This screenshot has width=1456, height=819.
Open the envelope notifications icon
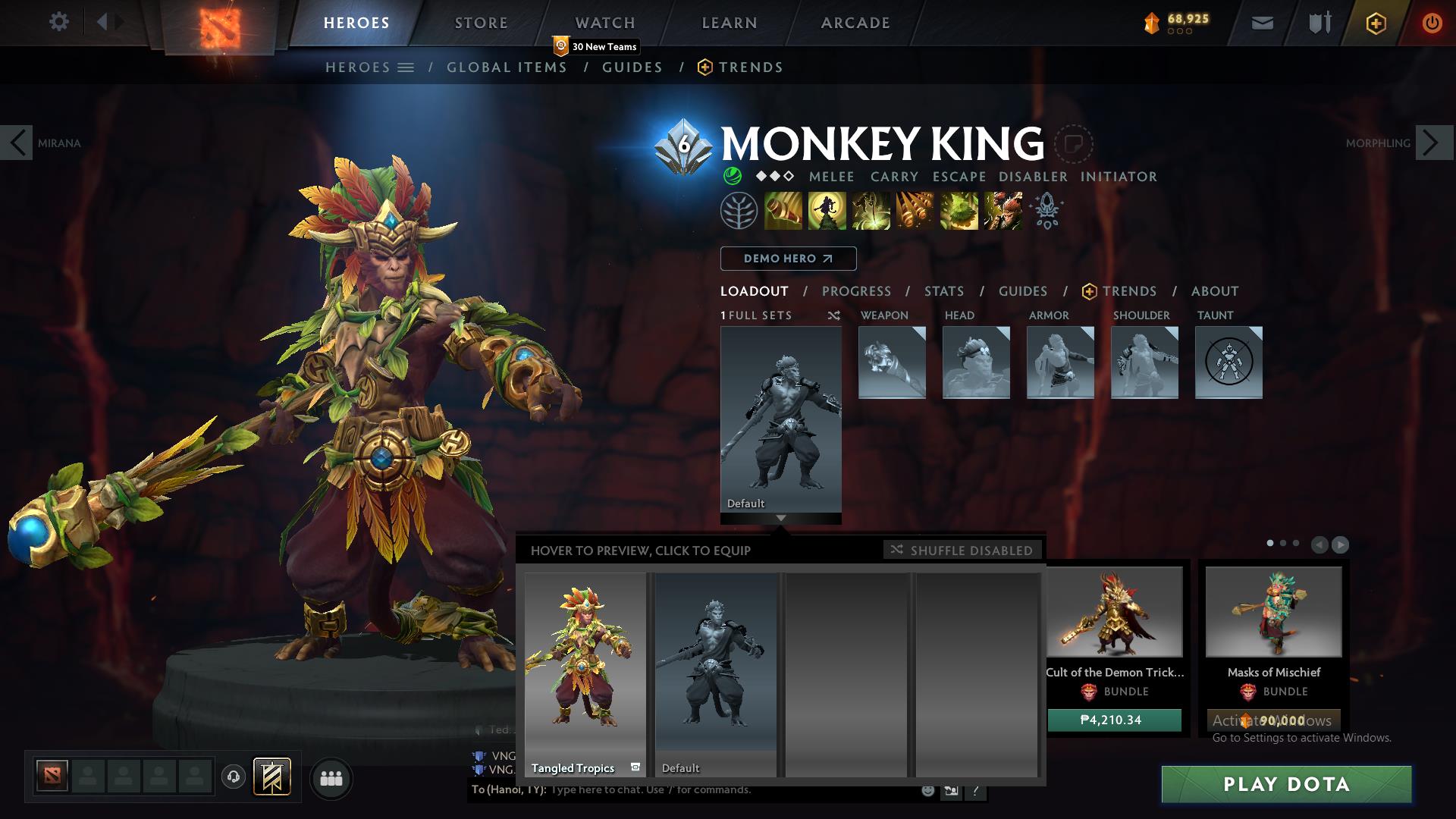[1263, 22]
